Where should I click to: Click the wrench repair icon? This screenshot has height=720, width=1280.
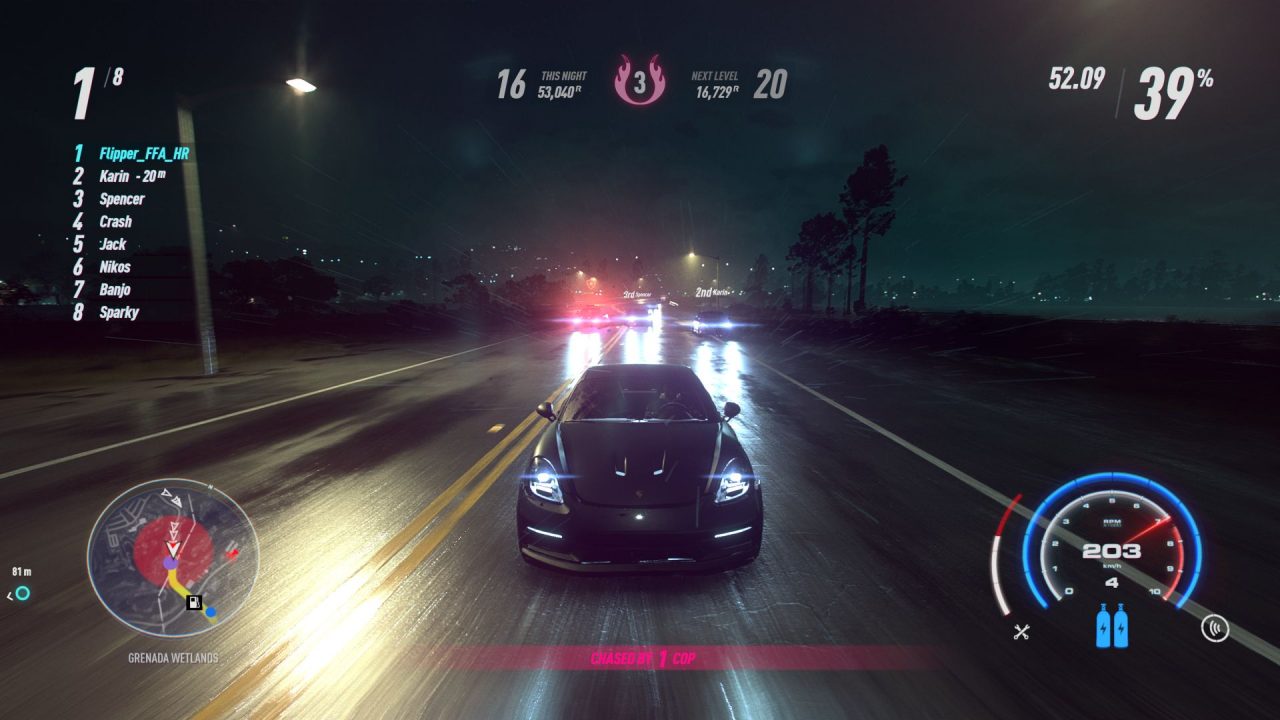click(x=1021, y=631)
